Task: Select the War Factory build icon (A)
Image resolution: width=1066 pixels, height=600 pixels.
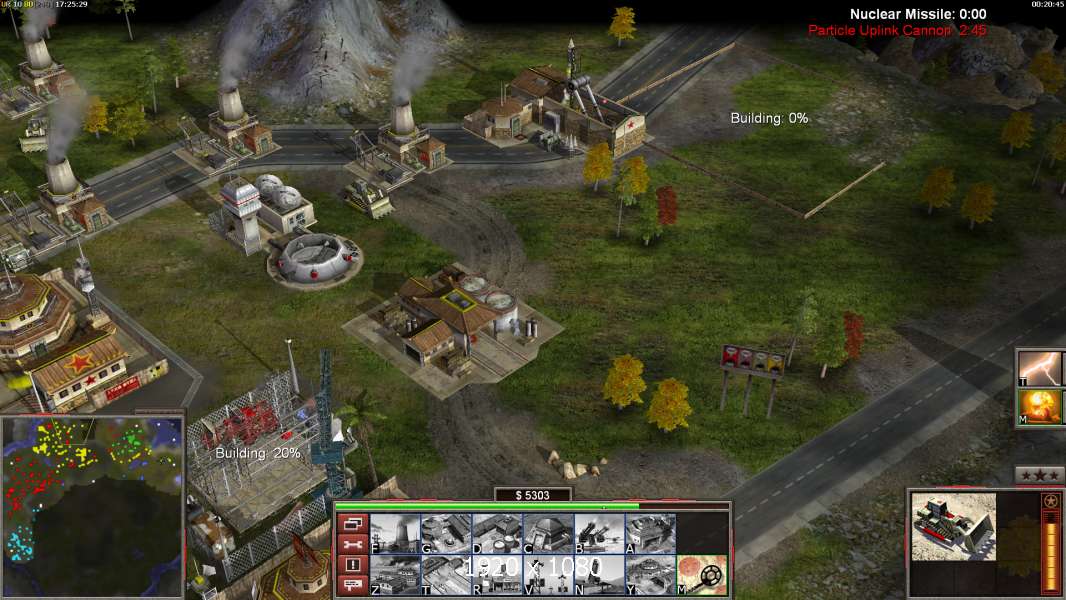Action: pos(650,533)
